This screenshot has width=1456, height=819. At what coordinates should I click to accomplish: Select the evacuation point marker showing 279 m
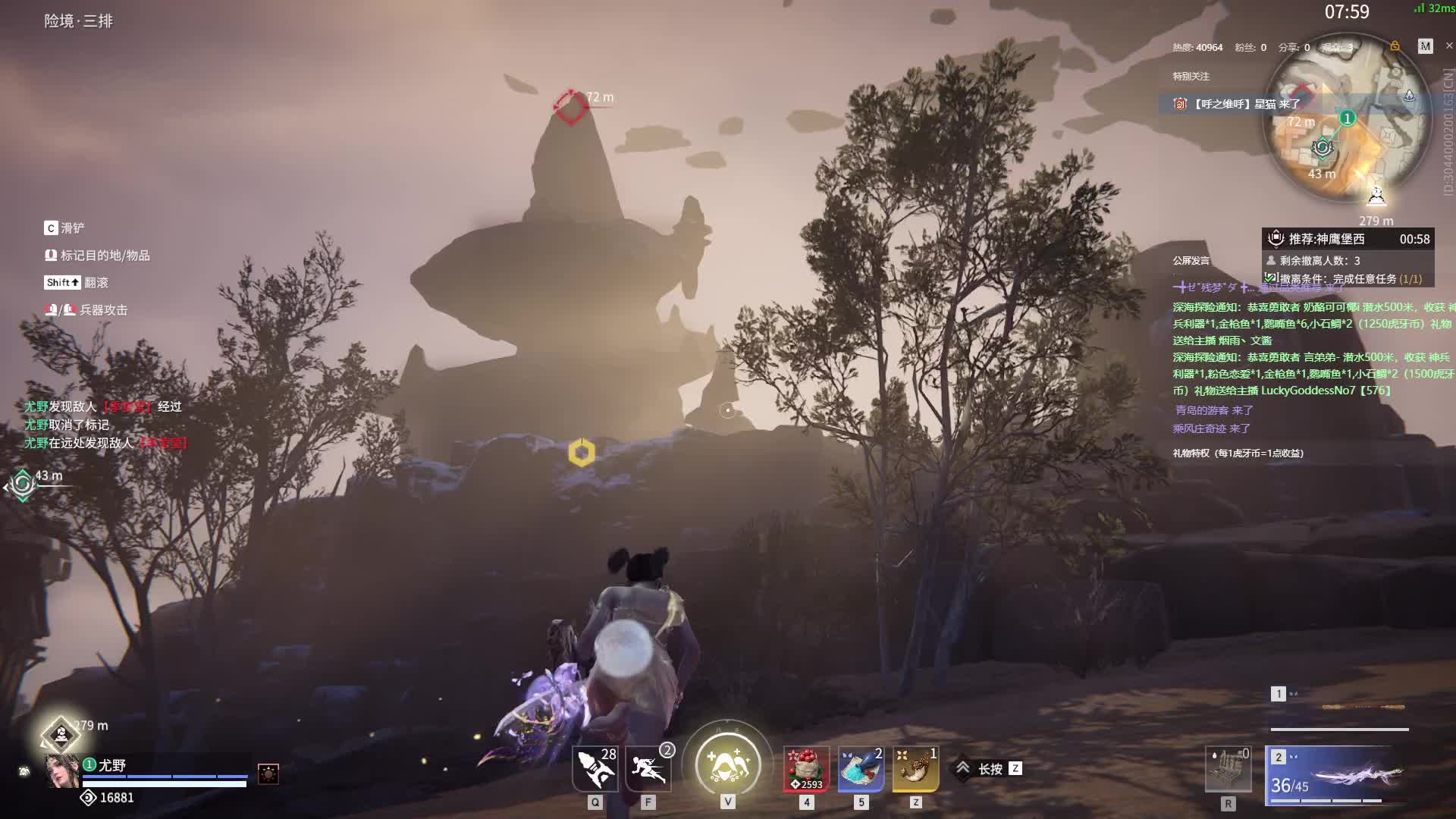coord(61,734)
